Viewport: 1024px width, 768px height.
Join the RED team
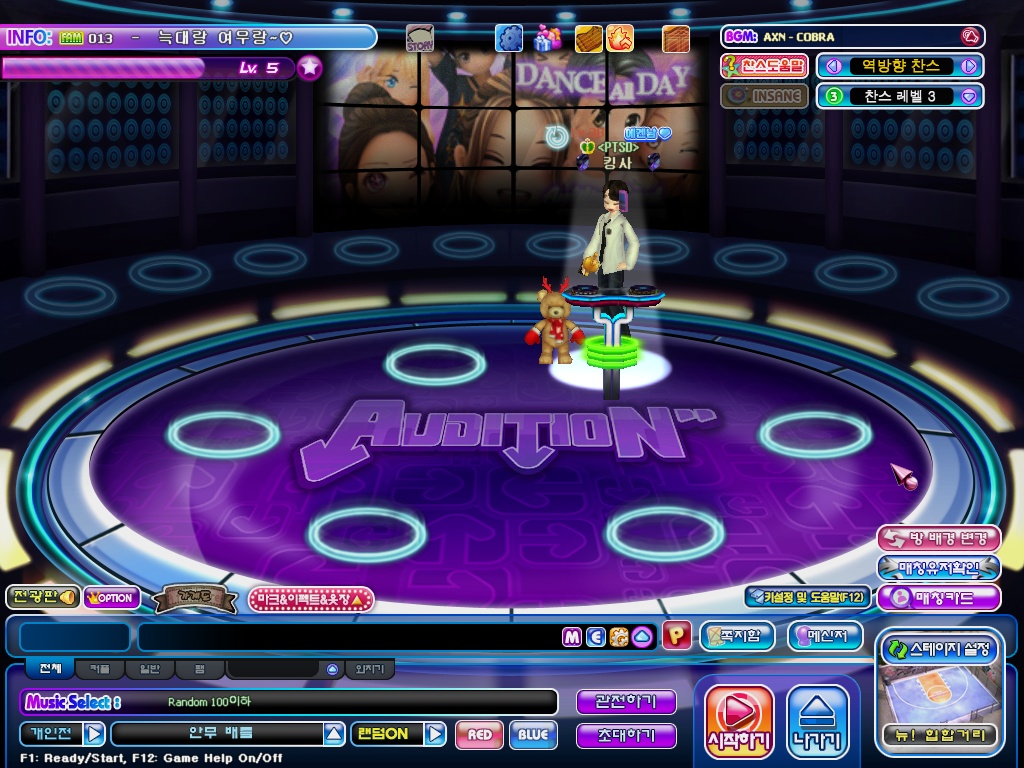tap(479, 735)
